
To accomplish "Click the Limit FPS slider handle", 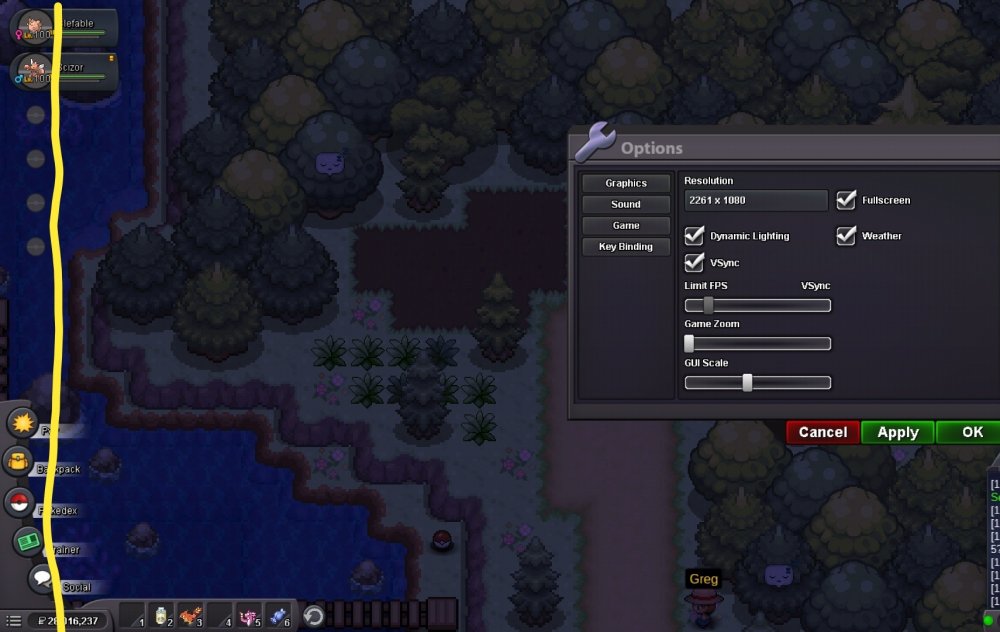I will tap(708, 305).
